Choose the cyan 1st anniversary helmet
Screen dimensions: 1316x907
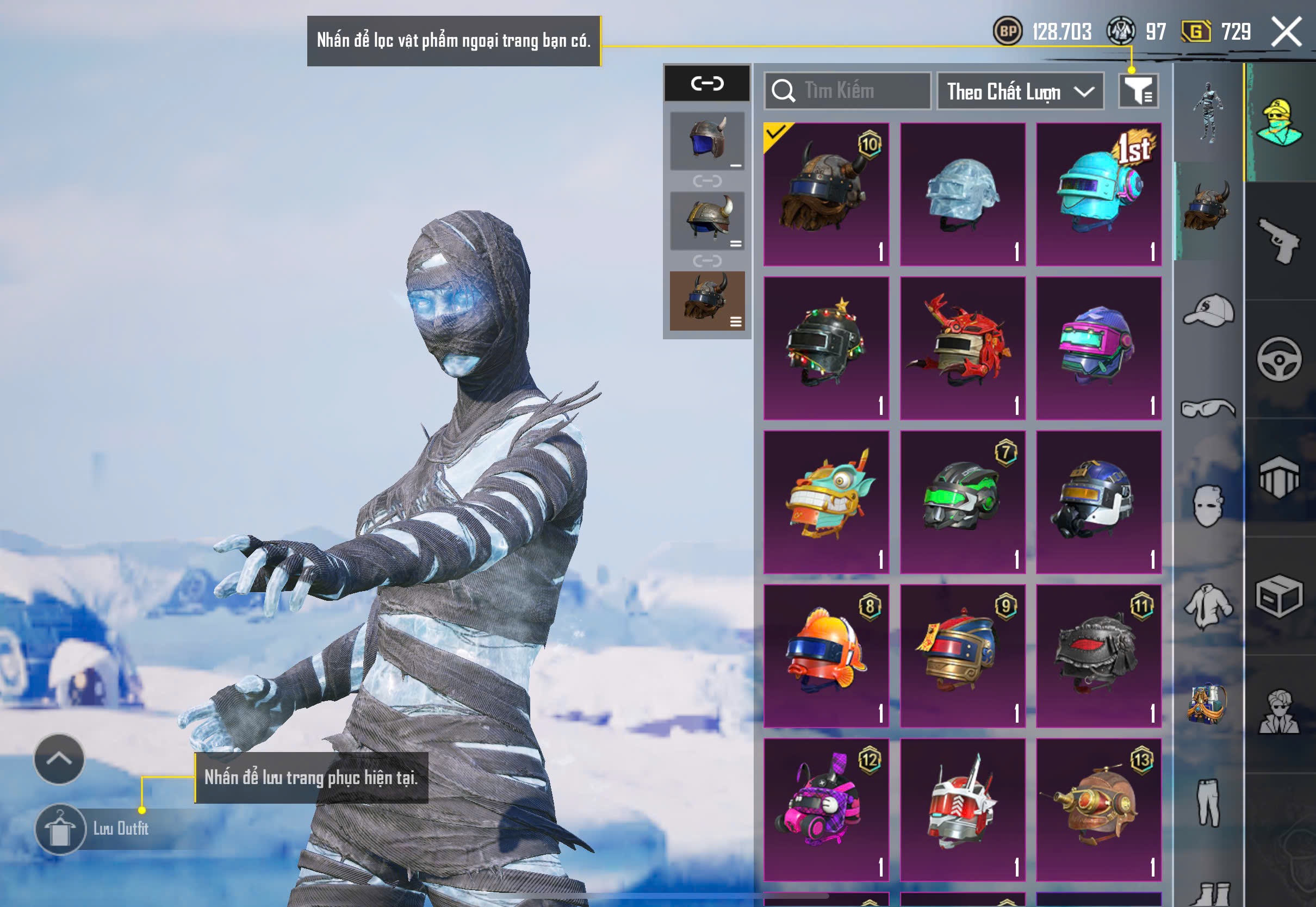coord(1098,194)
